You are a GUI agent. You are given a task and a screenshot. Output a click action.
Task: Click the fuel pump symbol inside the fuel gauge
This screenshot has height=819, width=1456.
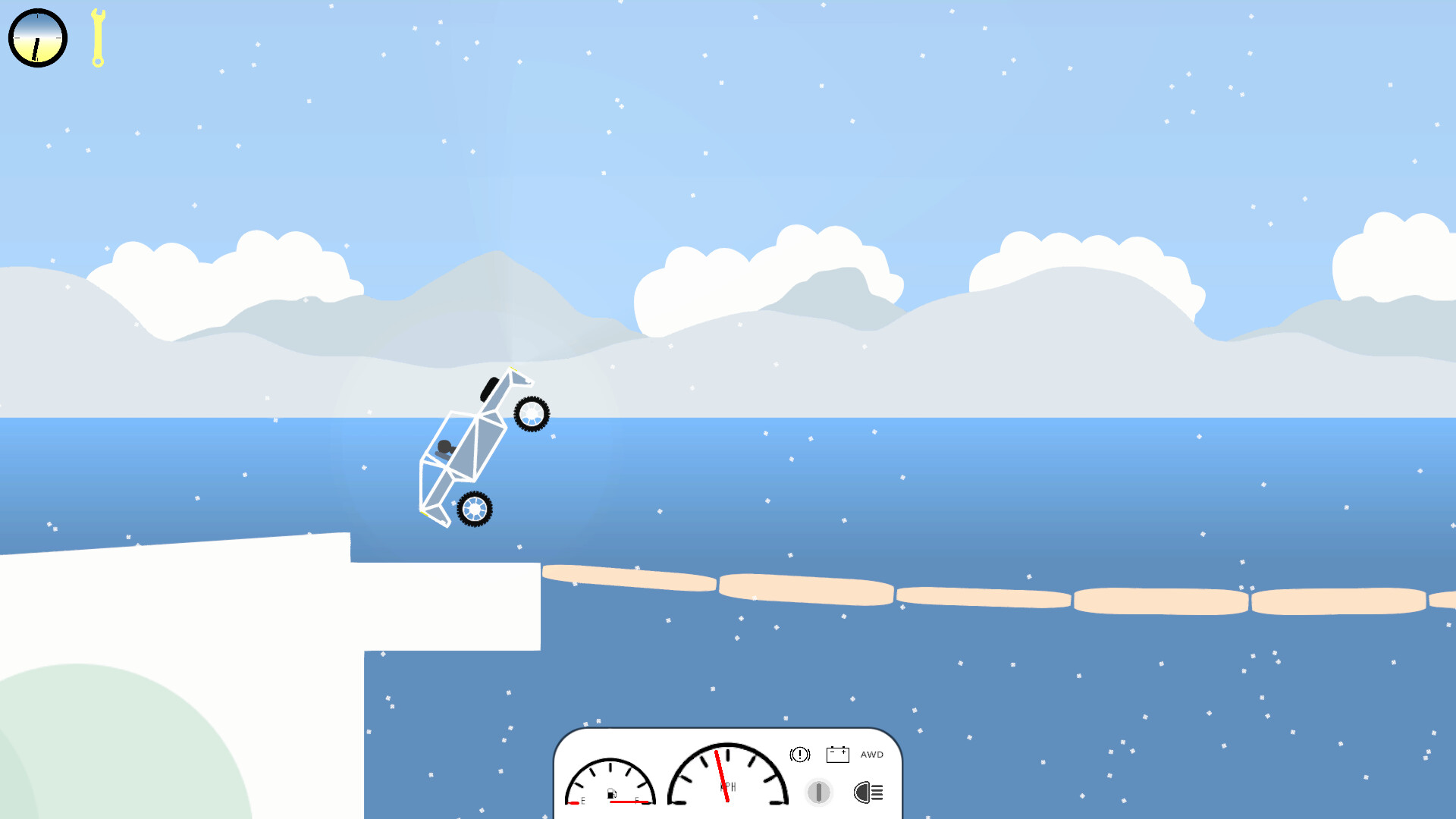point(611,793)
